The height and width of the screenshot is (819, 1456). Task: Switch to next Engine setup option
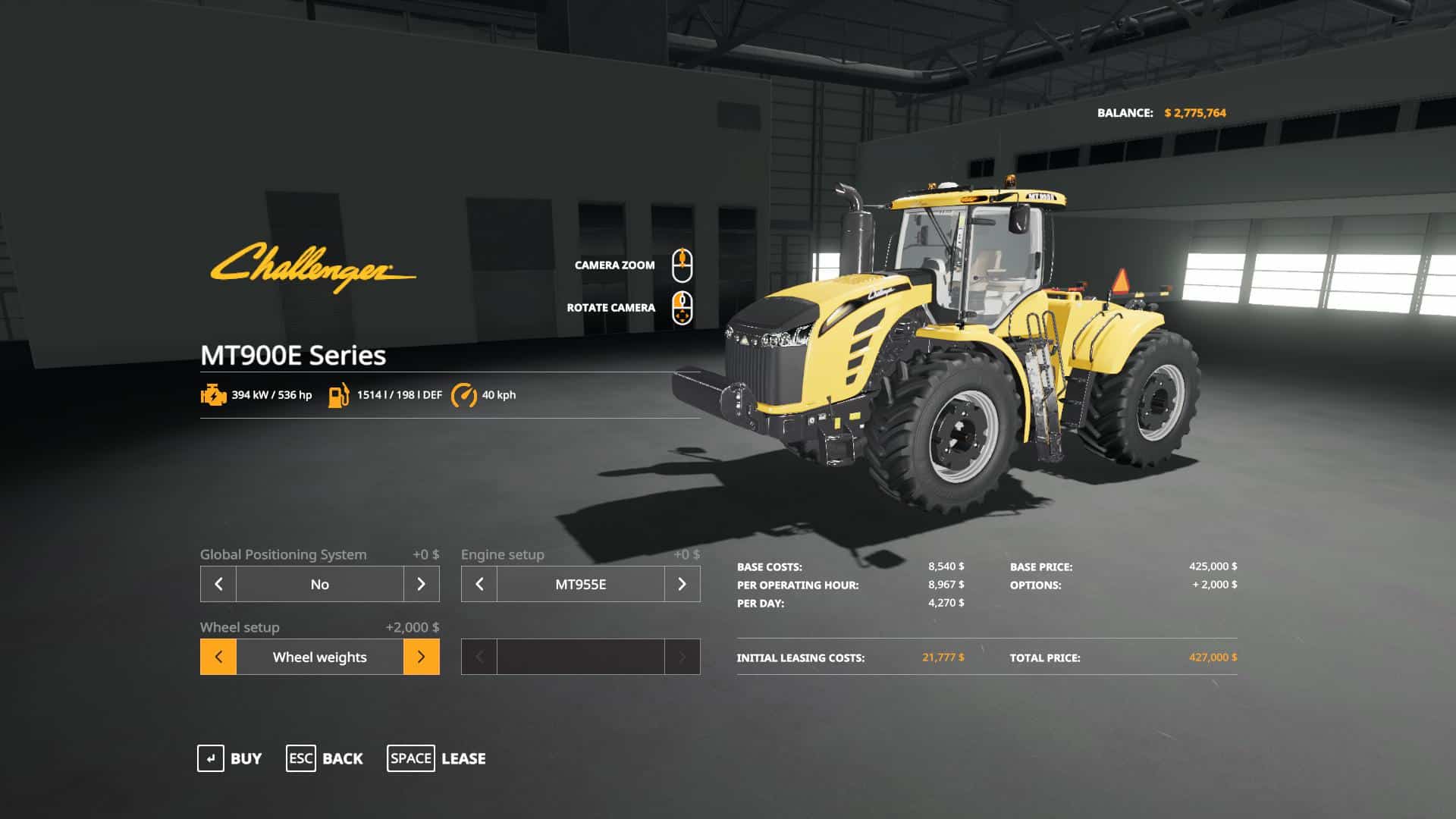point(682,584)
